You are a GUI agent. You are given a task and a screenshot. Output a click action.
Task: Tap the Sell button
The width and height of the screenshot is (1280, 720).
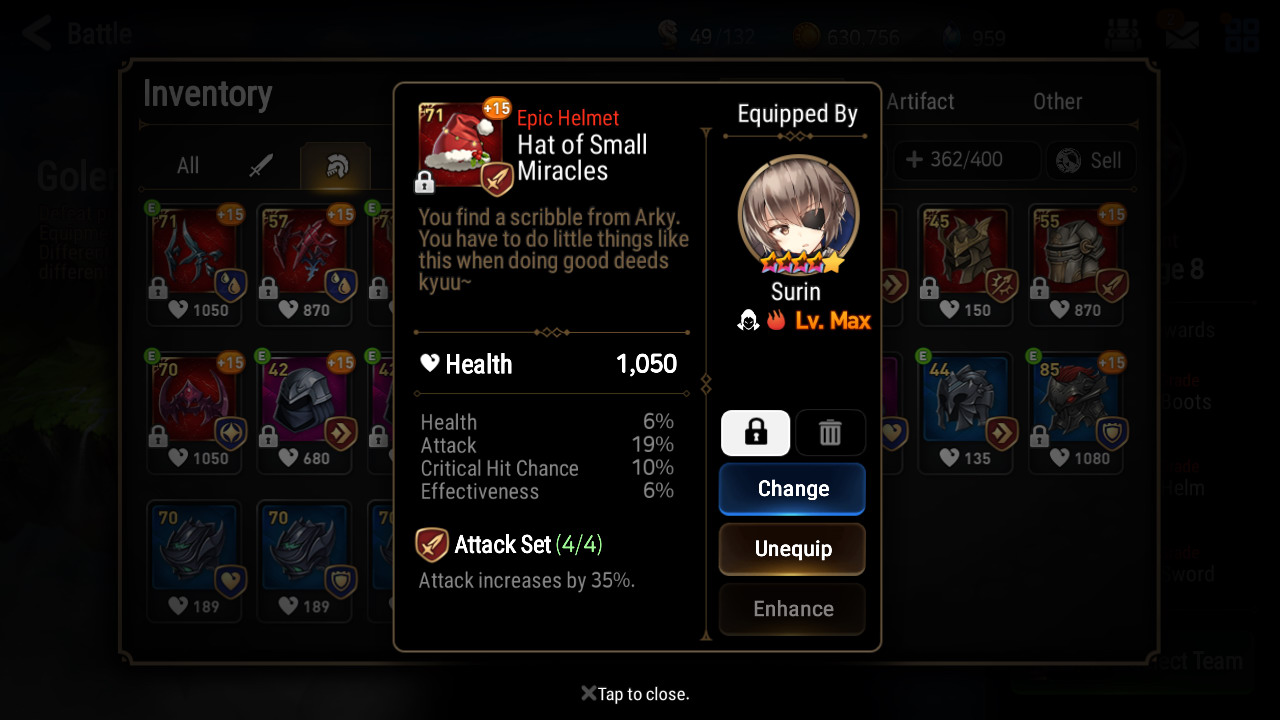pos(1090,160)
